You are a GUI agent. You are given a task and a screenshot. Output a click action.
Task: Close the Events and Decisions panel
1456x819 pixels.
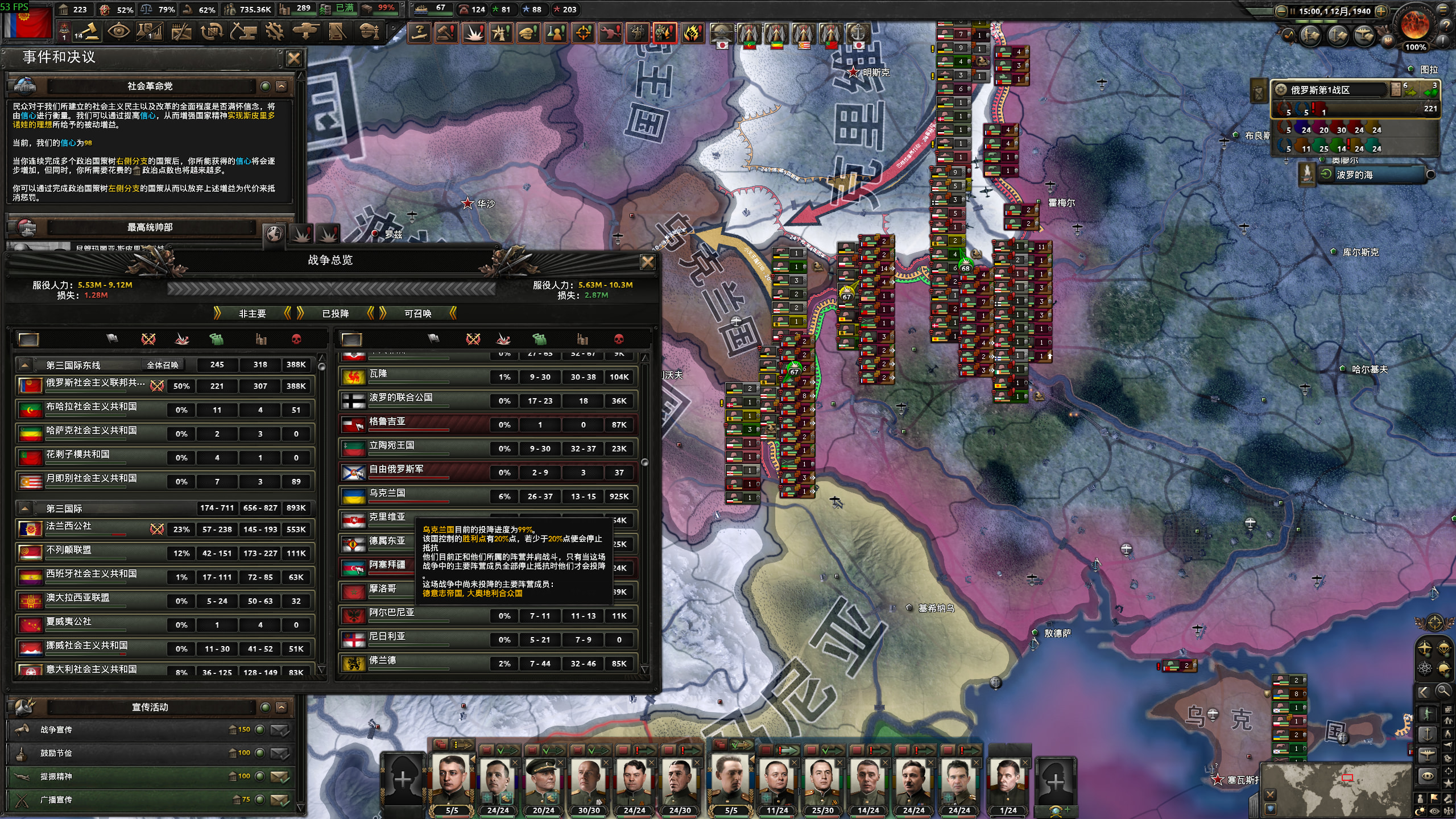point(293,58)
